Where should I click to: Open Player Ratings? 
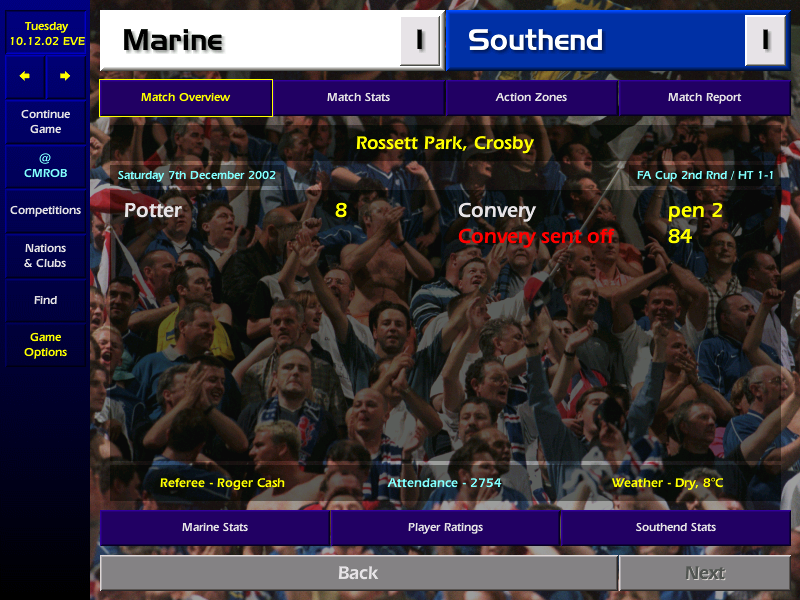(x=445, y=527)
